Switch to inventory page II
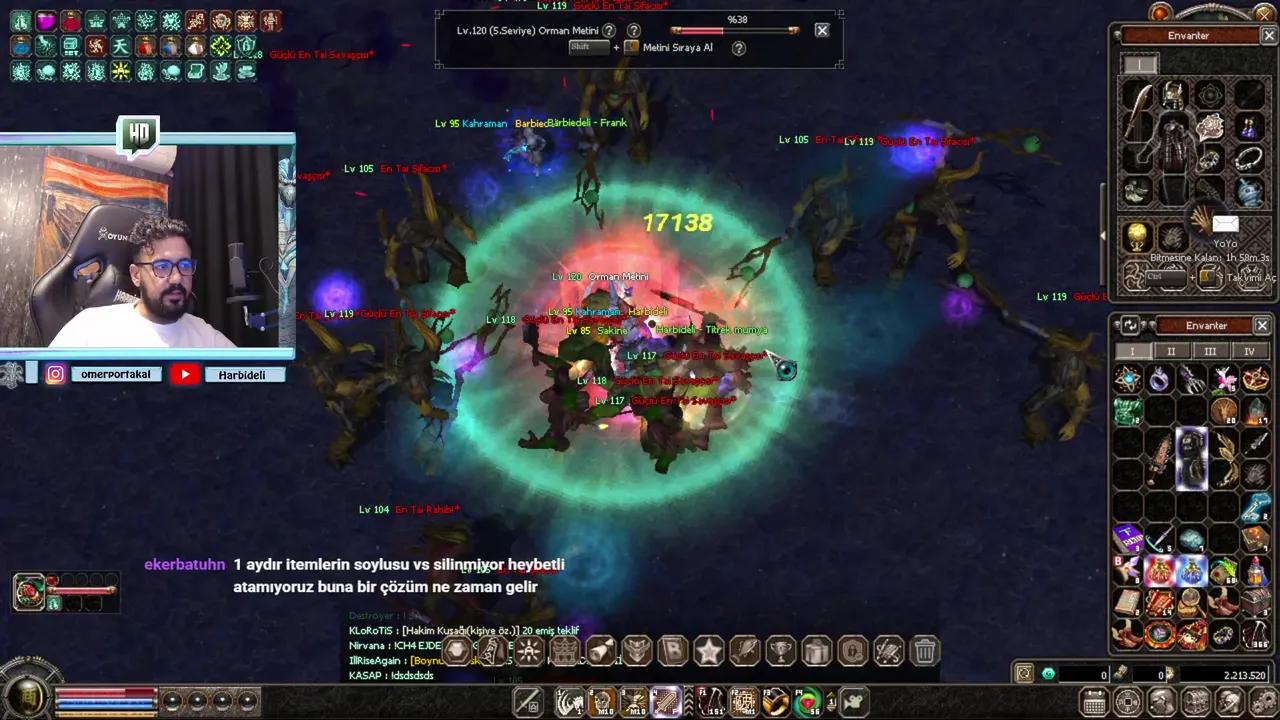This screenshot has width=1280, height=720. (x=1171, y=352)
